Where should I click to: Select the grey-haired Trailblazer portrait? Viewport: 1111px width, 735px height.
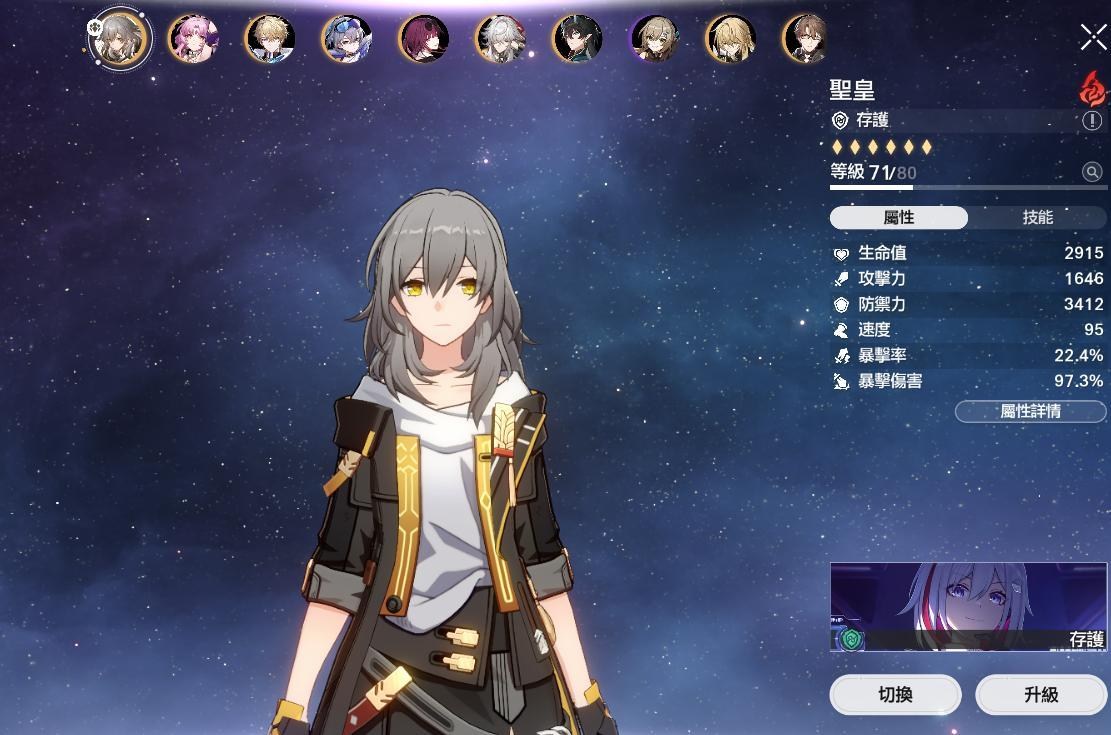pyautogui.click(x=119, y=38)
